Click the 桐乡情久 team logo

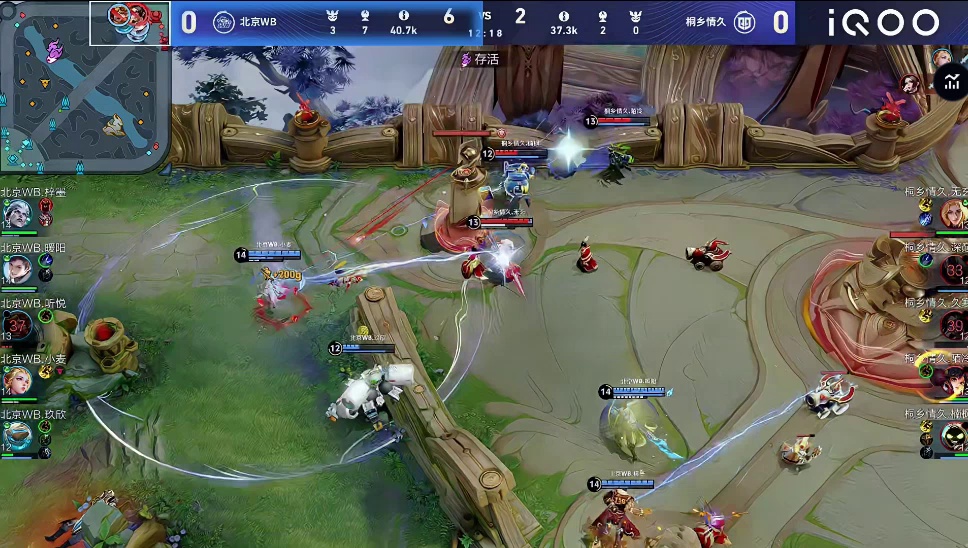pyautogui.click(x=744, y=22)
